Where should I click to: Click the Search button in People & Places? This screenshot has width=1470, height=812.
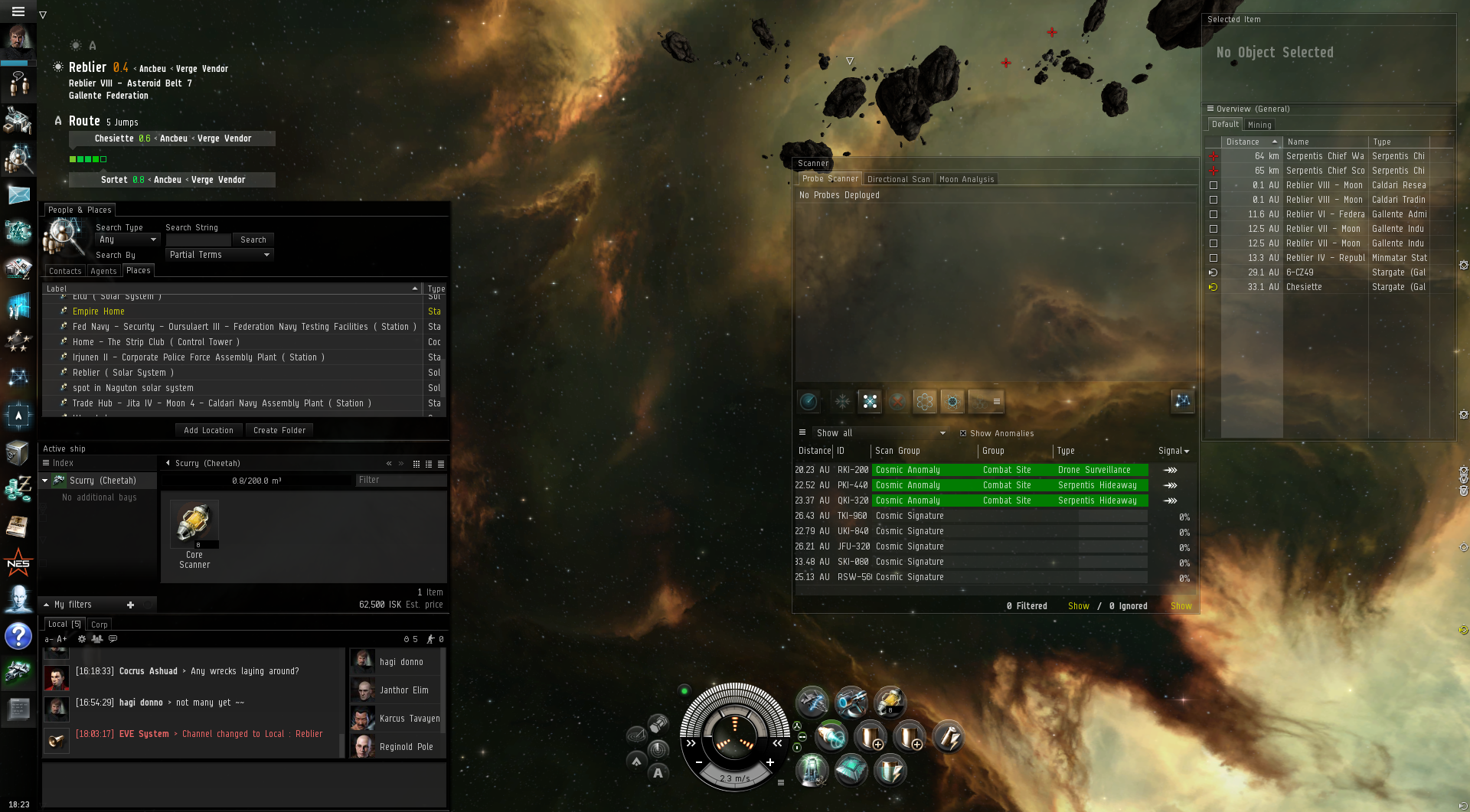click(253, 240)
